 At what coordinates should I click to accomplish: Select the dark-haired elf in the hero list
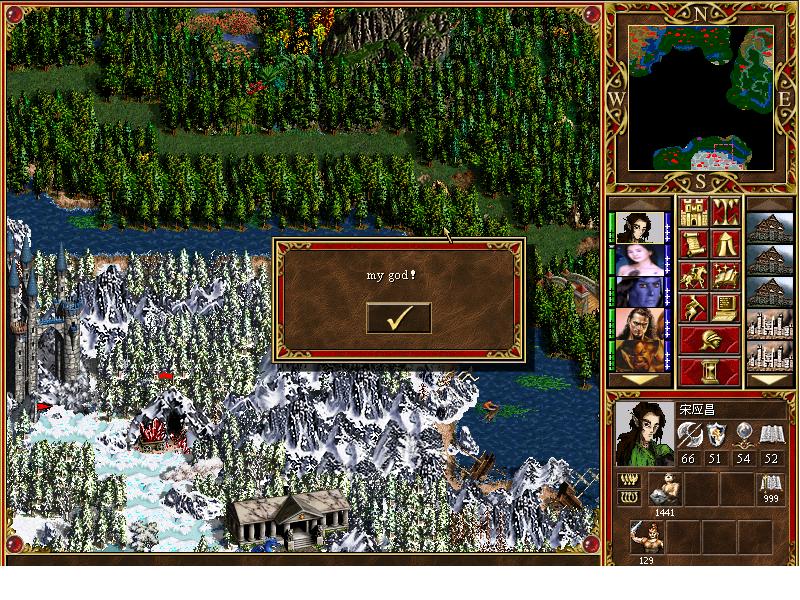pos(637,227)
